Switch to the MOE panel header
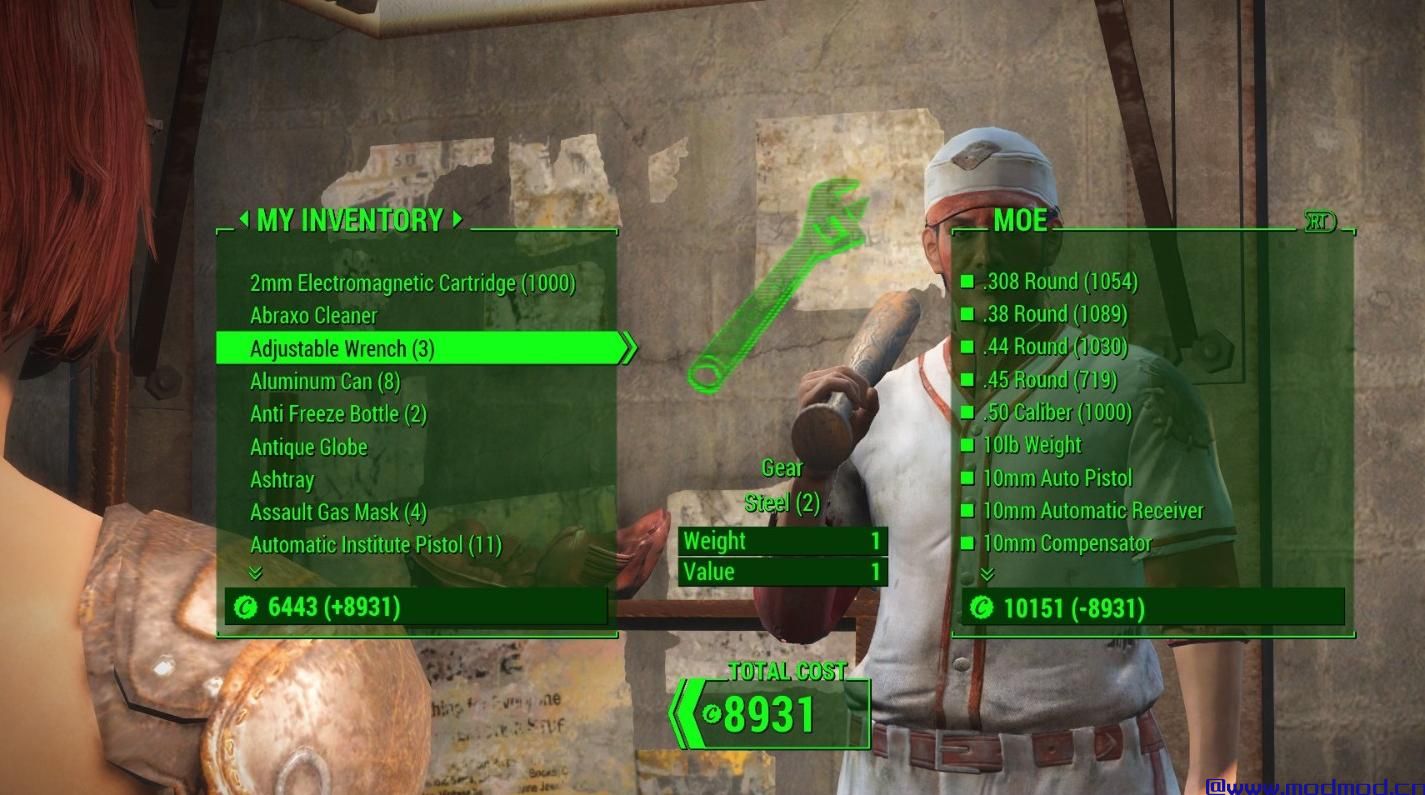The height and width of the screenshot is (795, 1425). (1022, 221)
